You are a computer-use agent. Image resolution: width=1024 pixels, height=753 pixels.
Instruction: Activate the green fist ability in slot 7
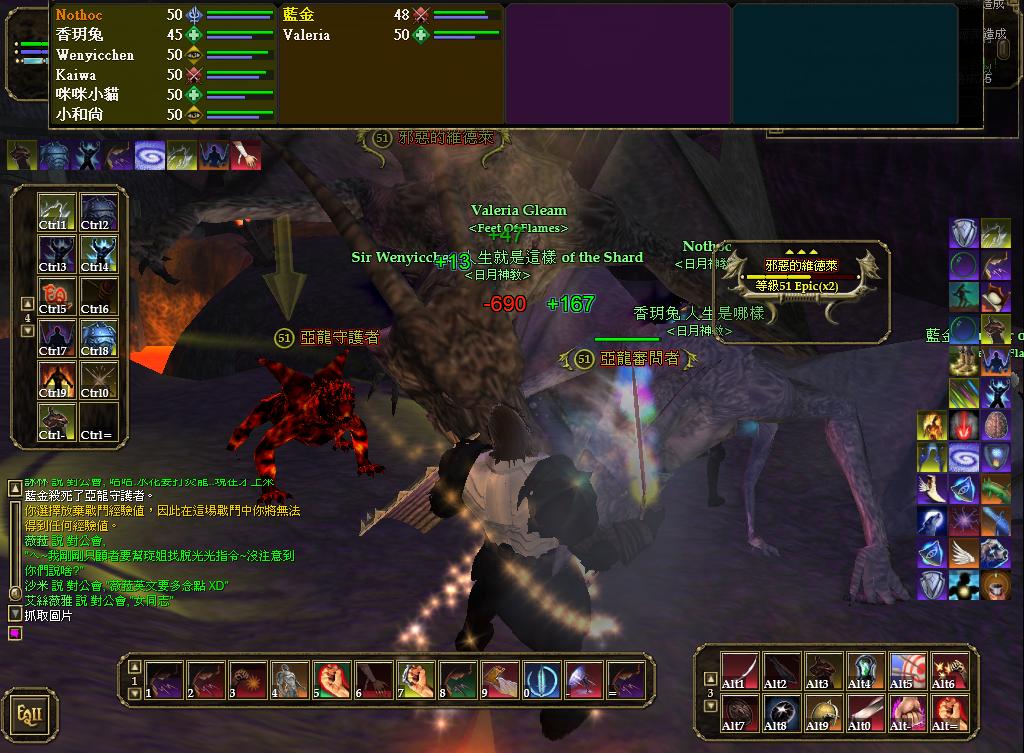(413, 680)
